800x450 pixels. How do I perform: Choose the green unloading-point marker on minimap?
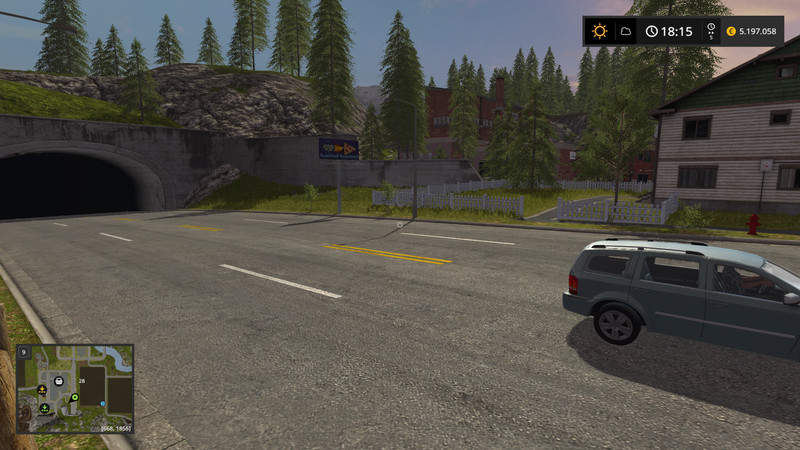(x=45, y=408)
